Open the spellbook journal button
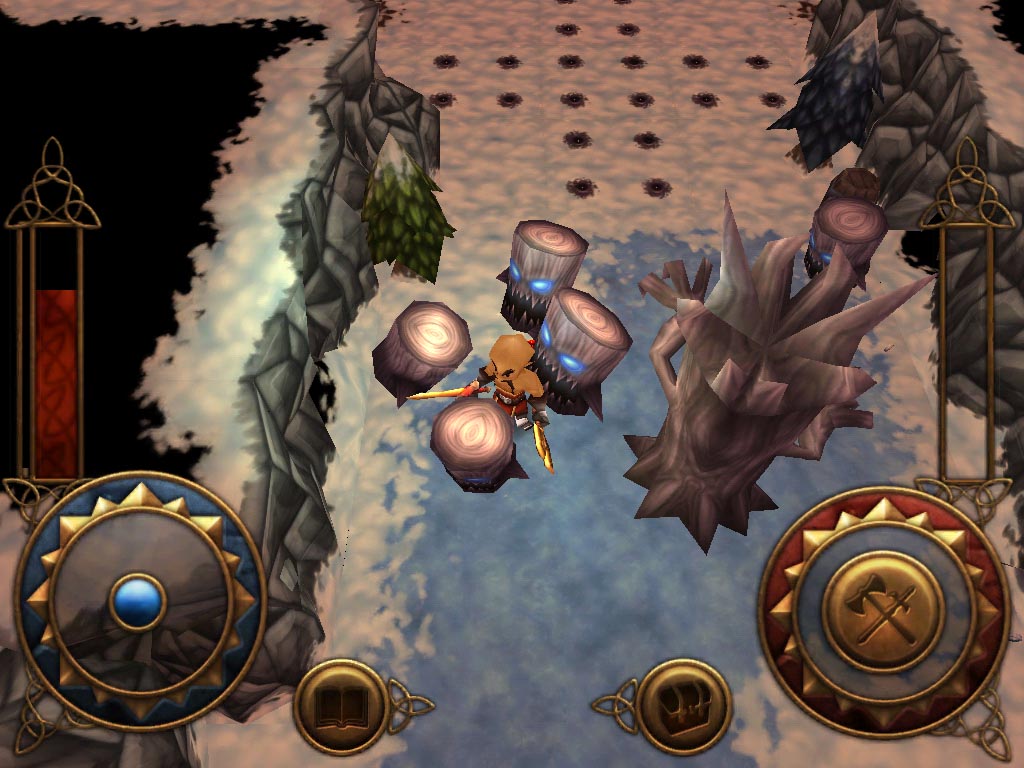 340,706
